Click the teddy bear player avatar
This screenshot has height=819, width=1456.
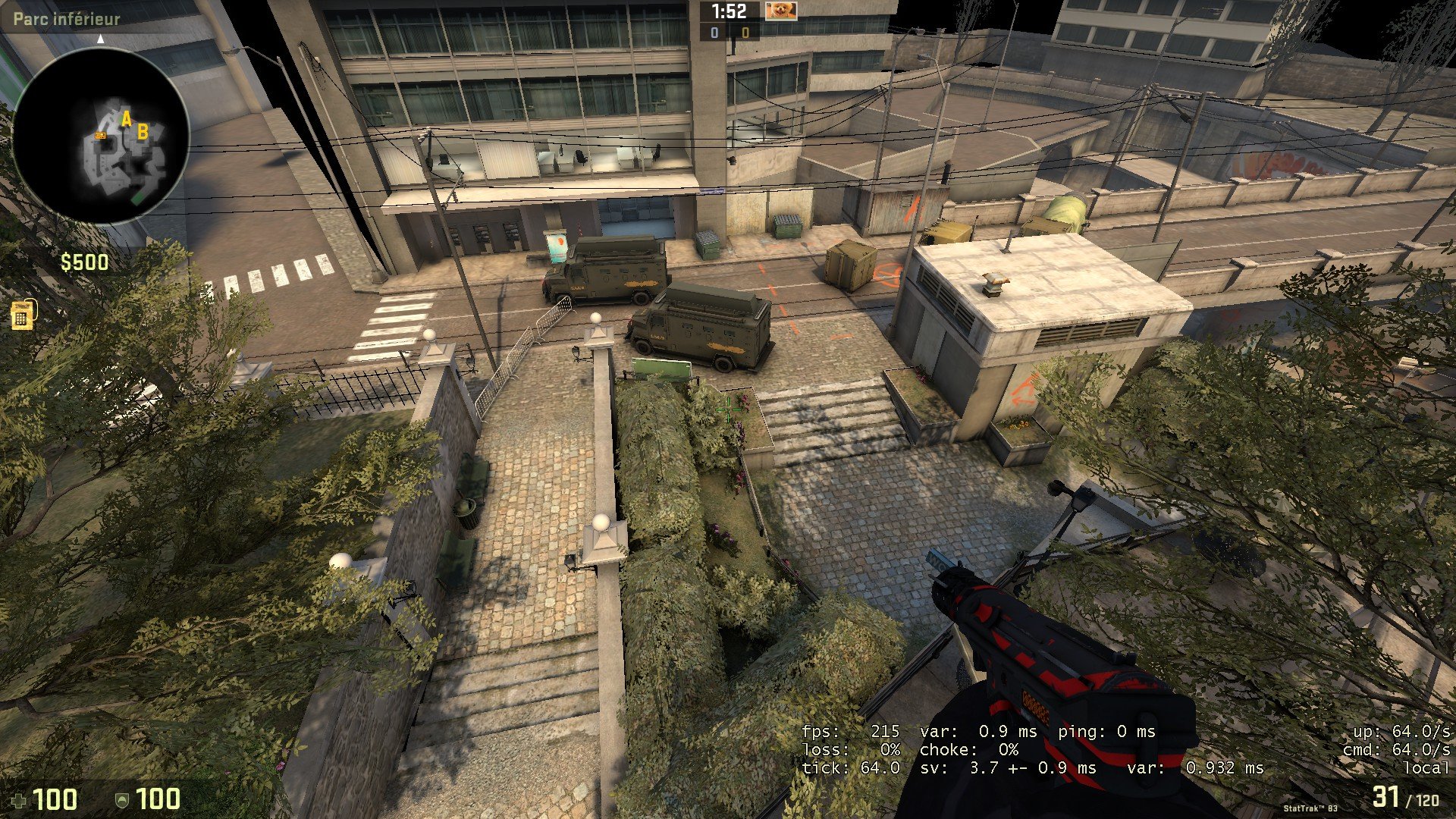click(x=780, y=11)
